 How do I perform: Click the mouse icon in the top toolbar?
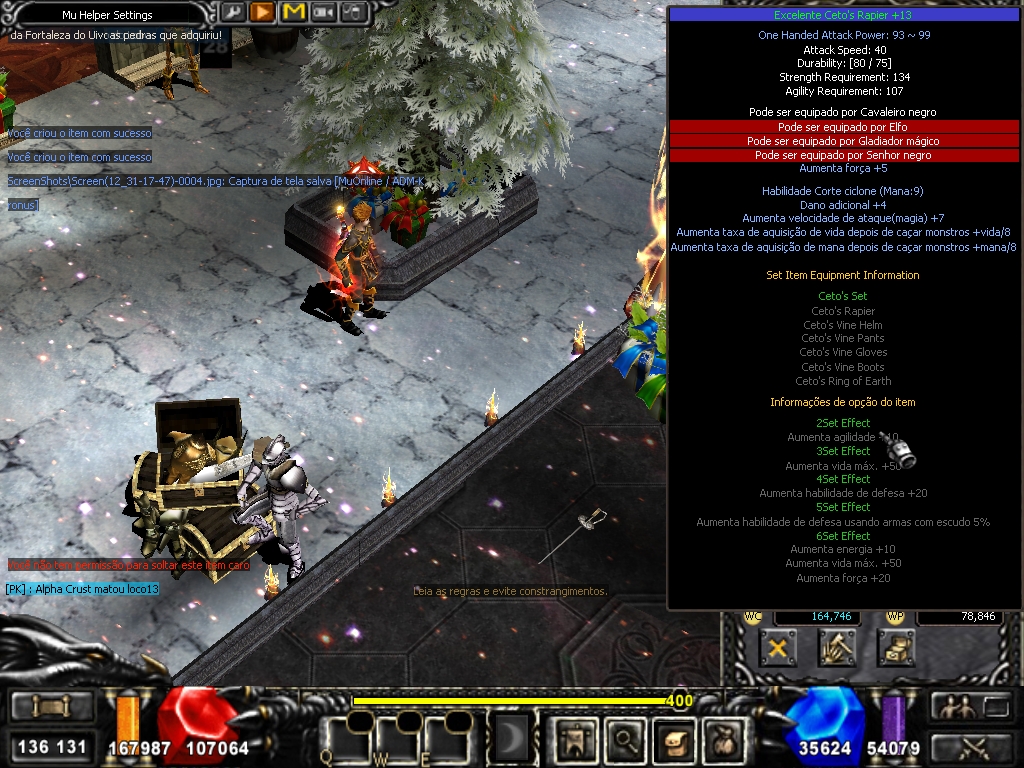(x=352, y=12)
